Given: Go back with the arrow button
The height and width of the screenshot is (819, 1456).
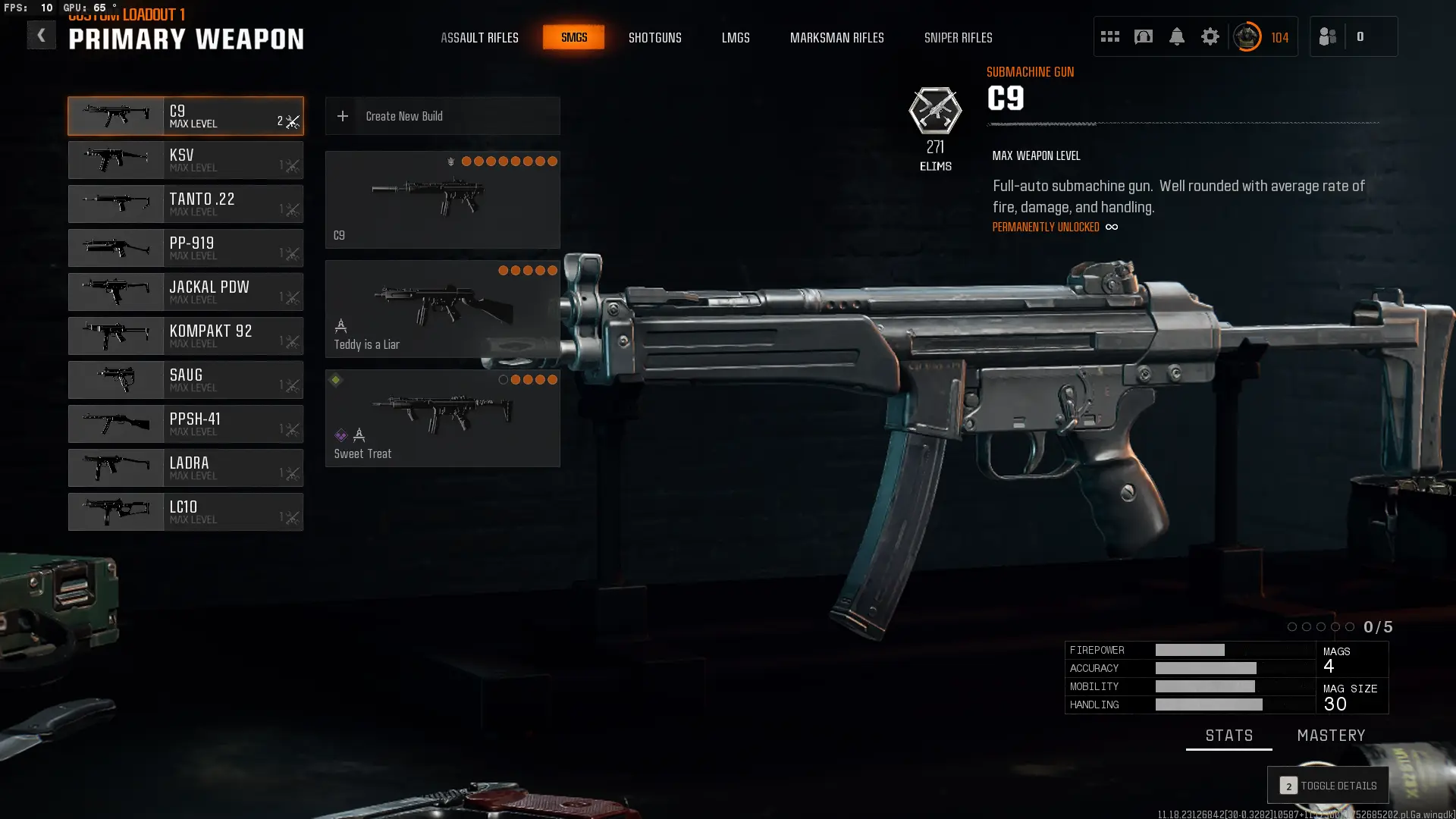Looking at the screenshot, I should coord(41,36).
